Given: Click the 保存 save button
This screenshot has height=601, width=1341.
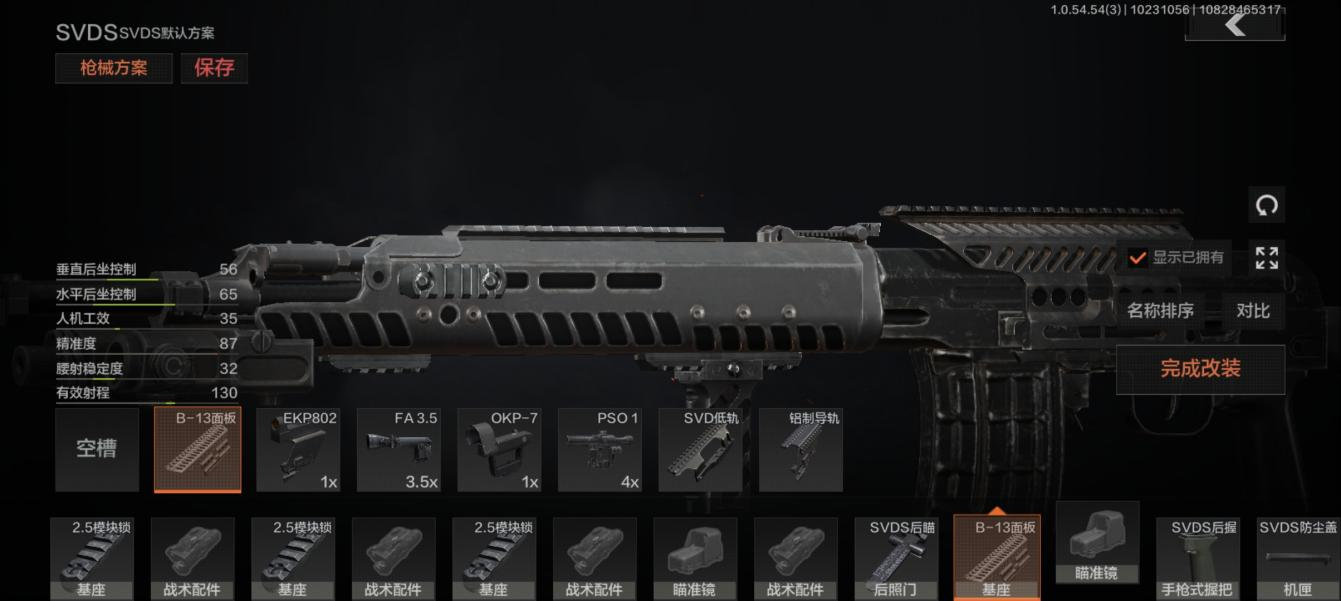Looking at the screenshot, I should point(214,68).
